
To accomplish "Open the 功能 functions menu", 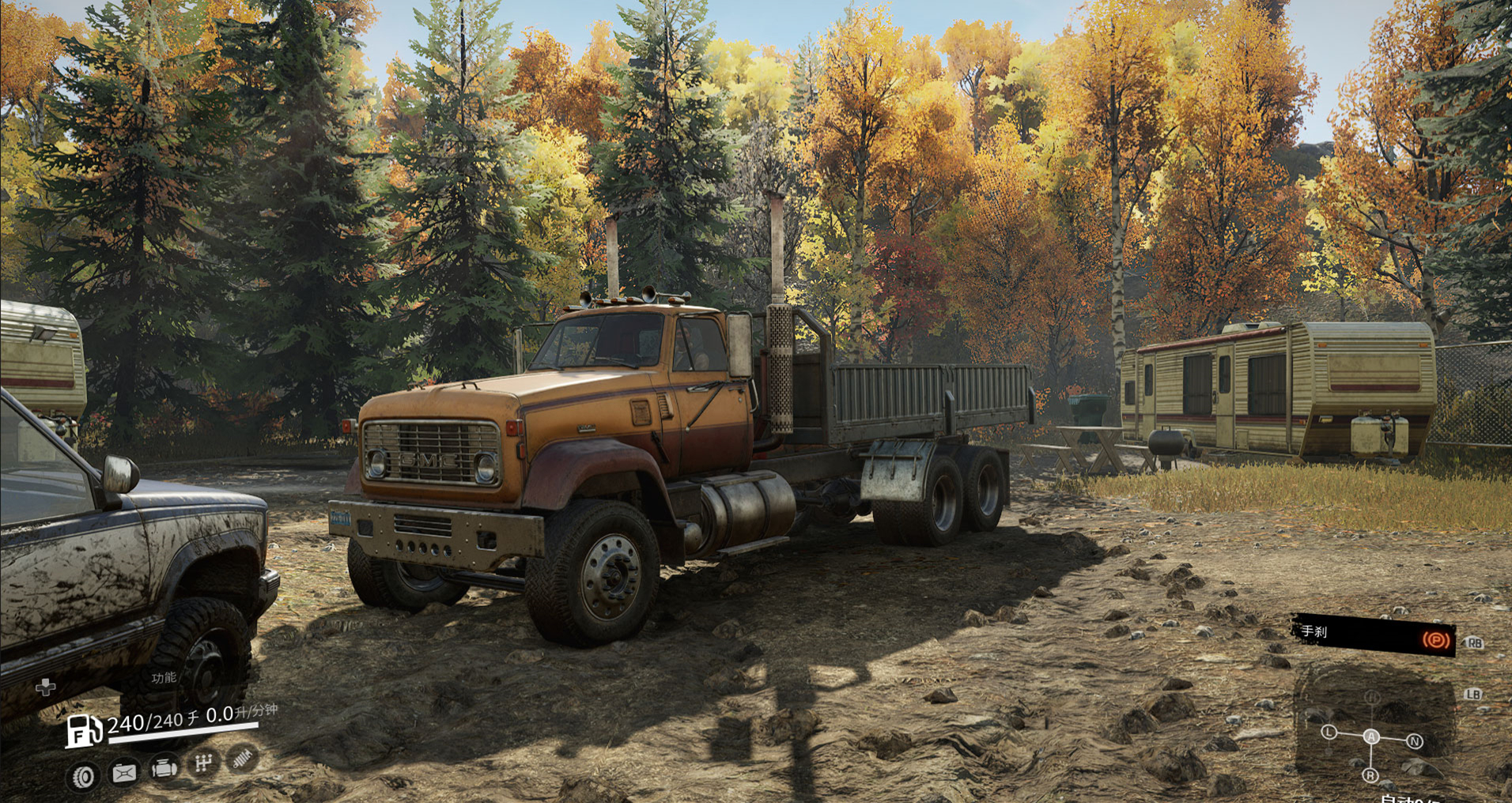I will pyautogui.click(x=164, y=677).
